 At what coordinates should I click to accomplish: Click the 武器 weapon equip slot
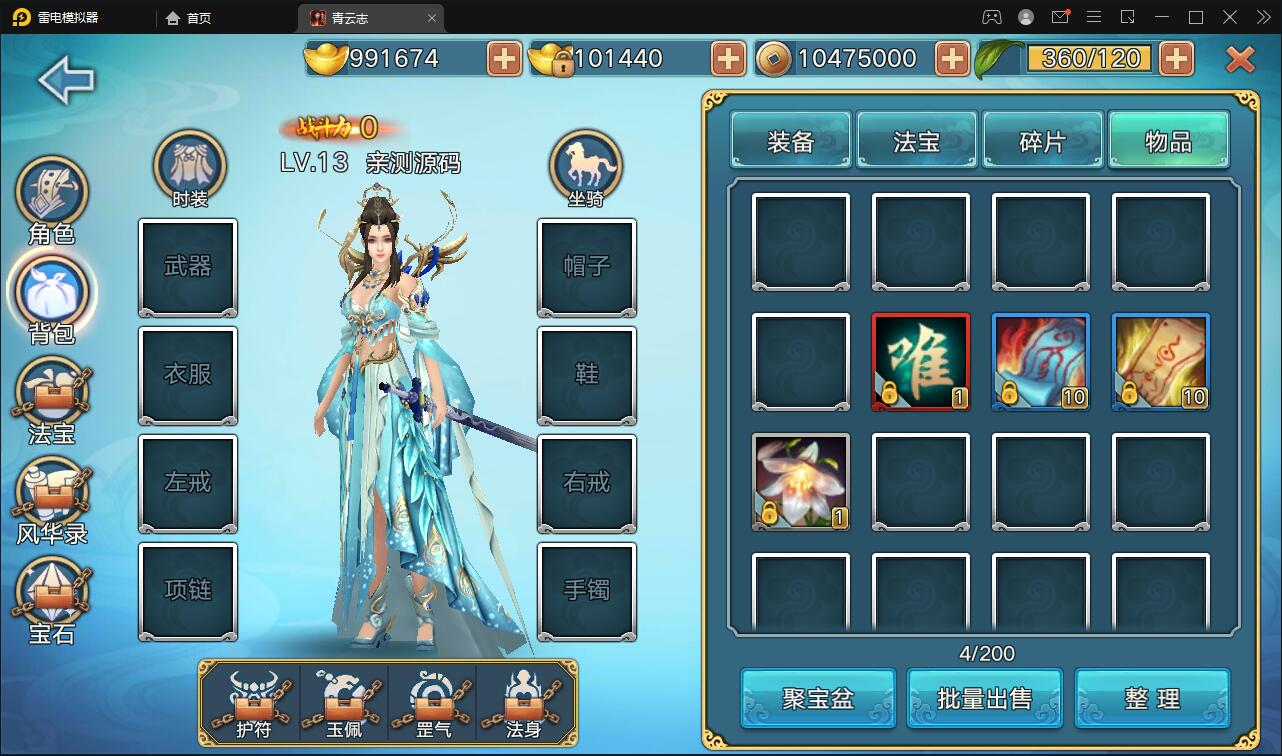(x=188, y=267)
